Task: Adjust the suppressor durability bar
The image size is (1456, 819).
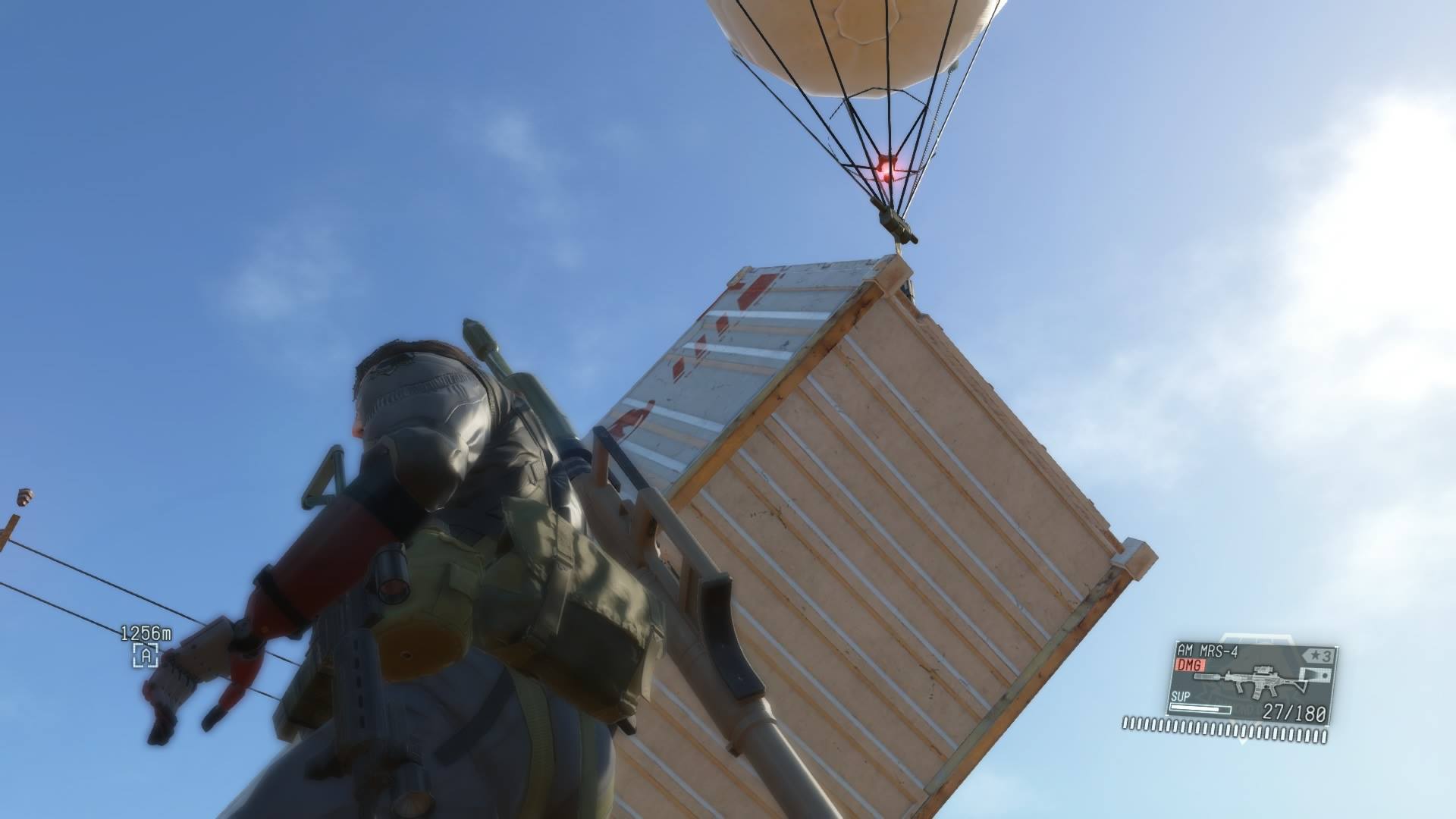Action: click(1200, 709)
